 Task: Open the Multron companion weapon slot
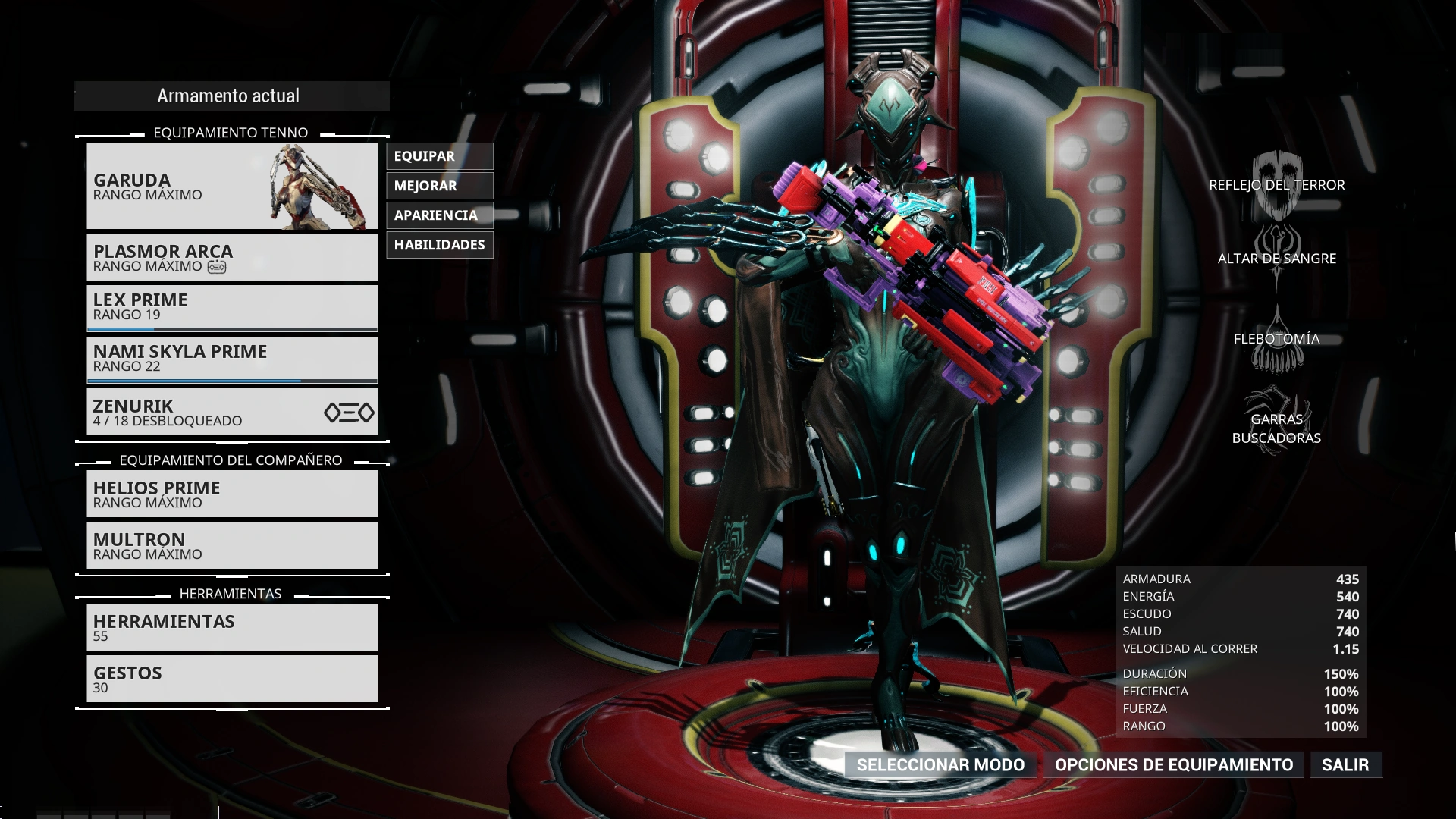(232, 545)
